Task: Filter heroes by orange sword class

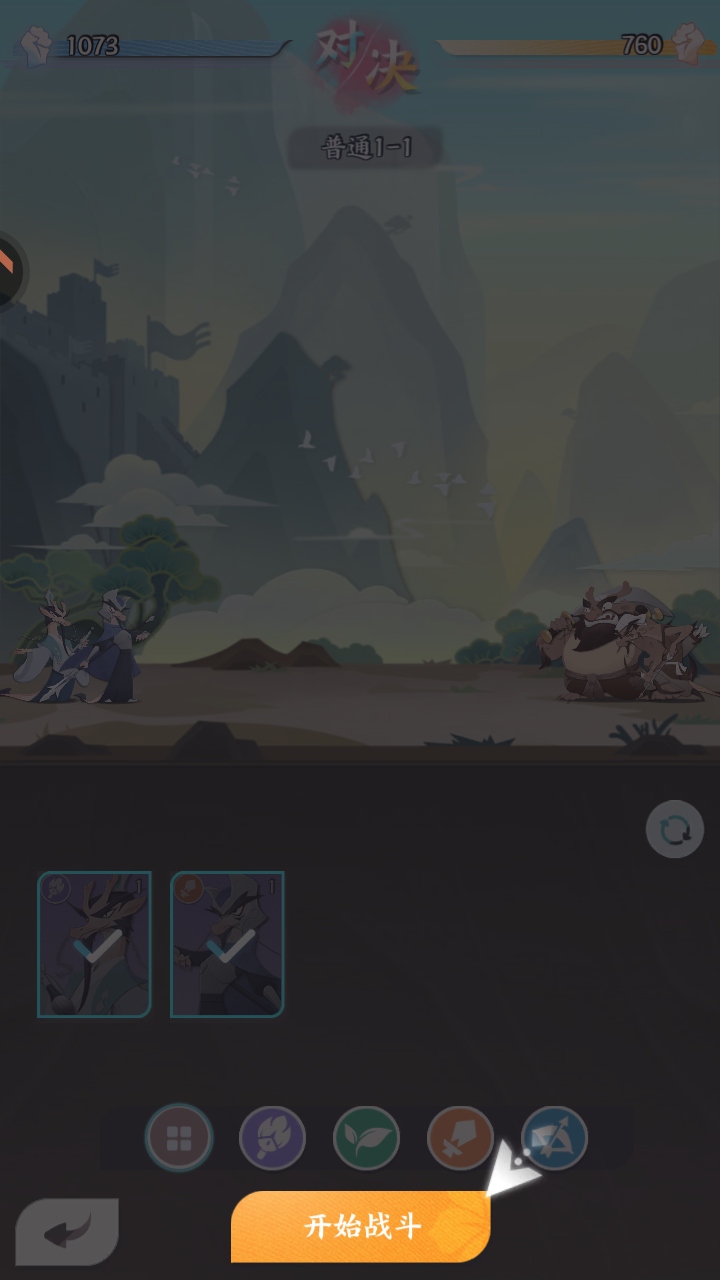Action: 460,1138
